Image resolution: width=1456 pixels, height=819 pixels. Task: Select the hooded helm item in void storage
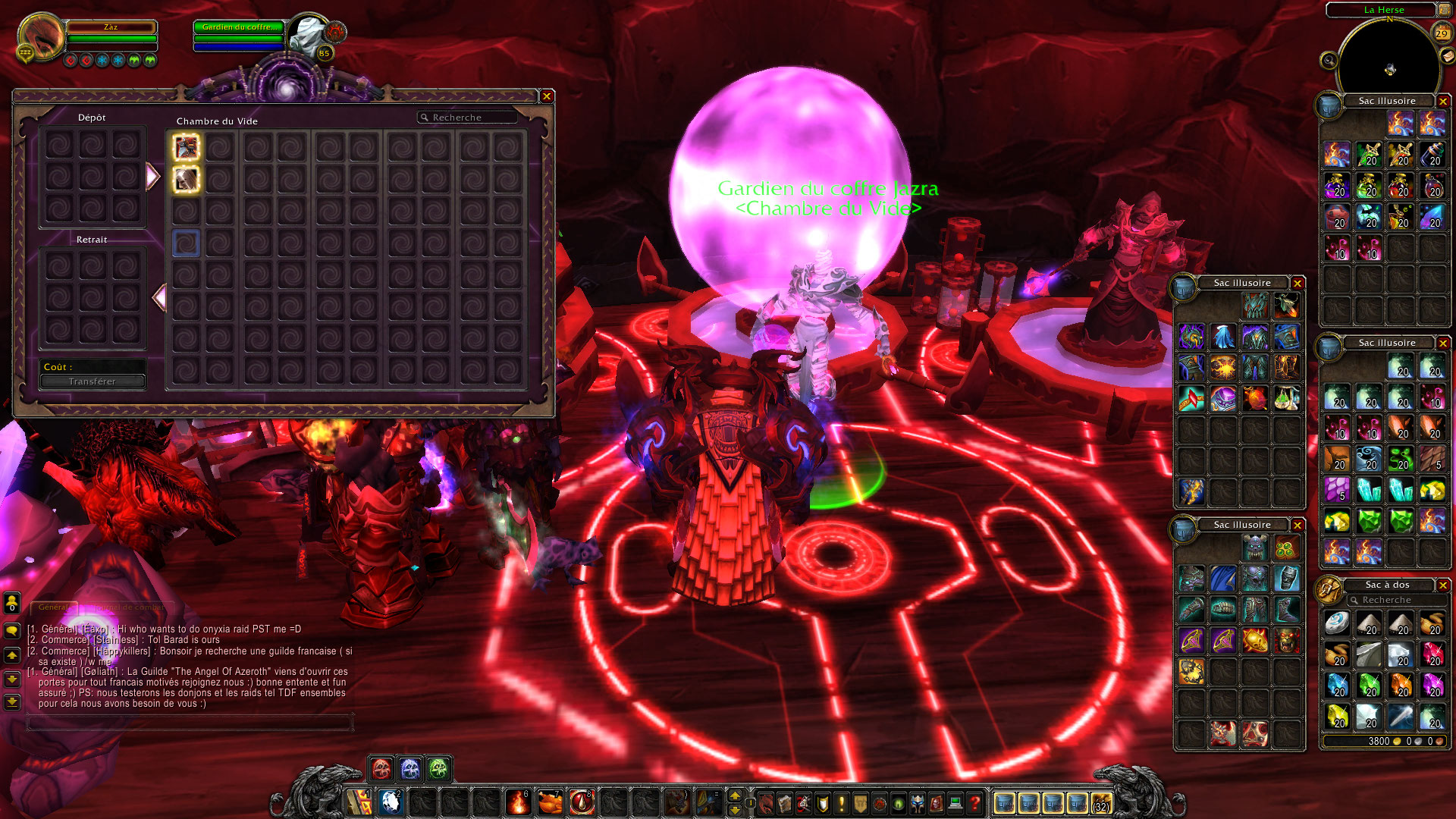point(186,179)
